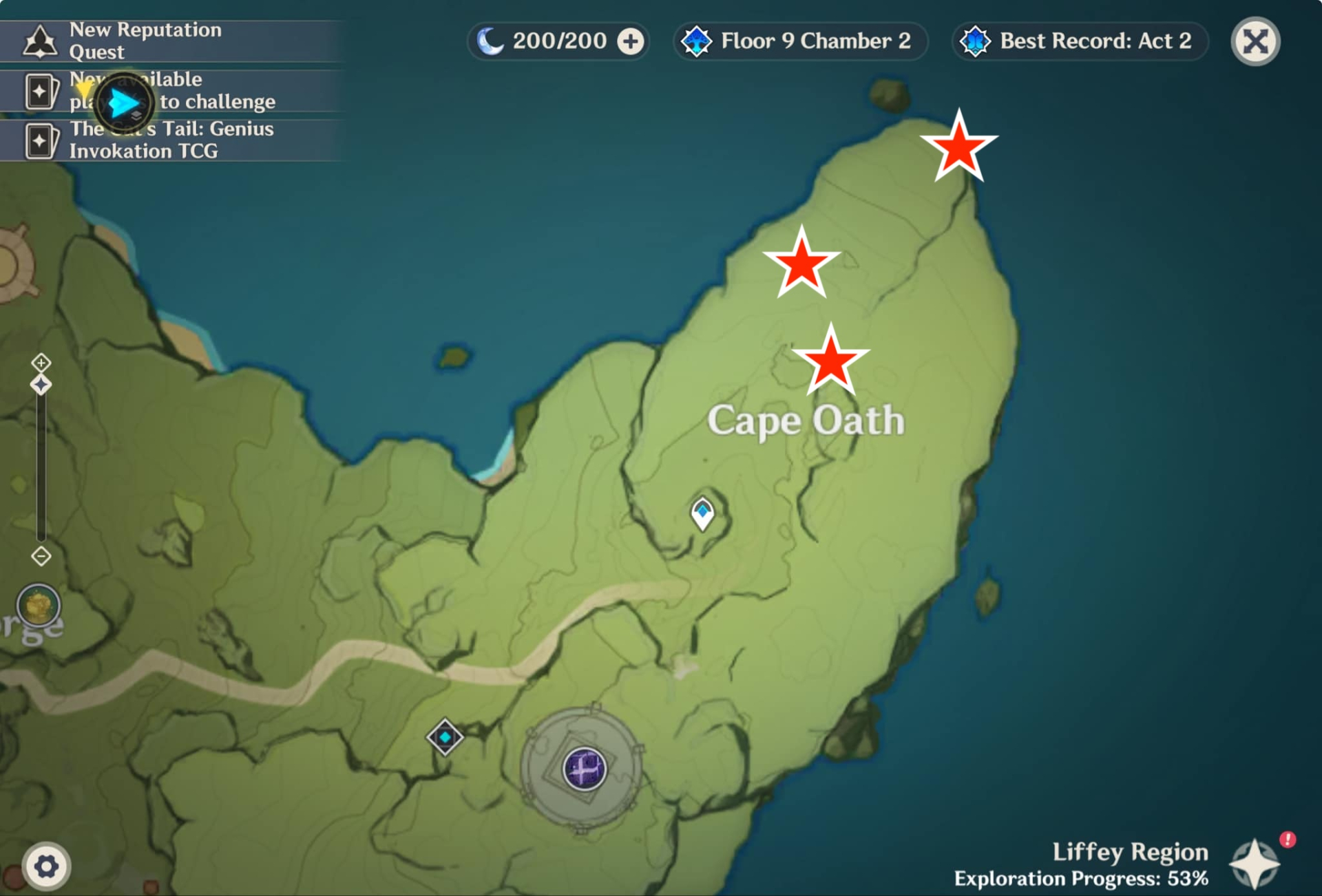
Task: Zoom out the map with the minus diamond
Action: [x=41, y=556]
